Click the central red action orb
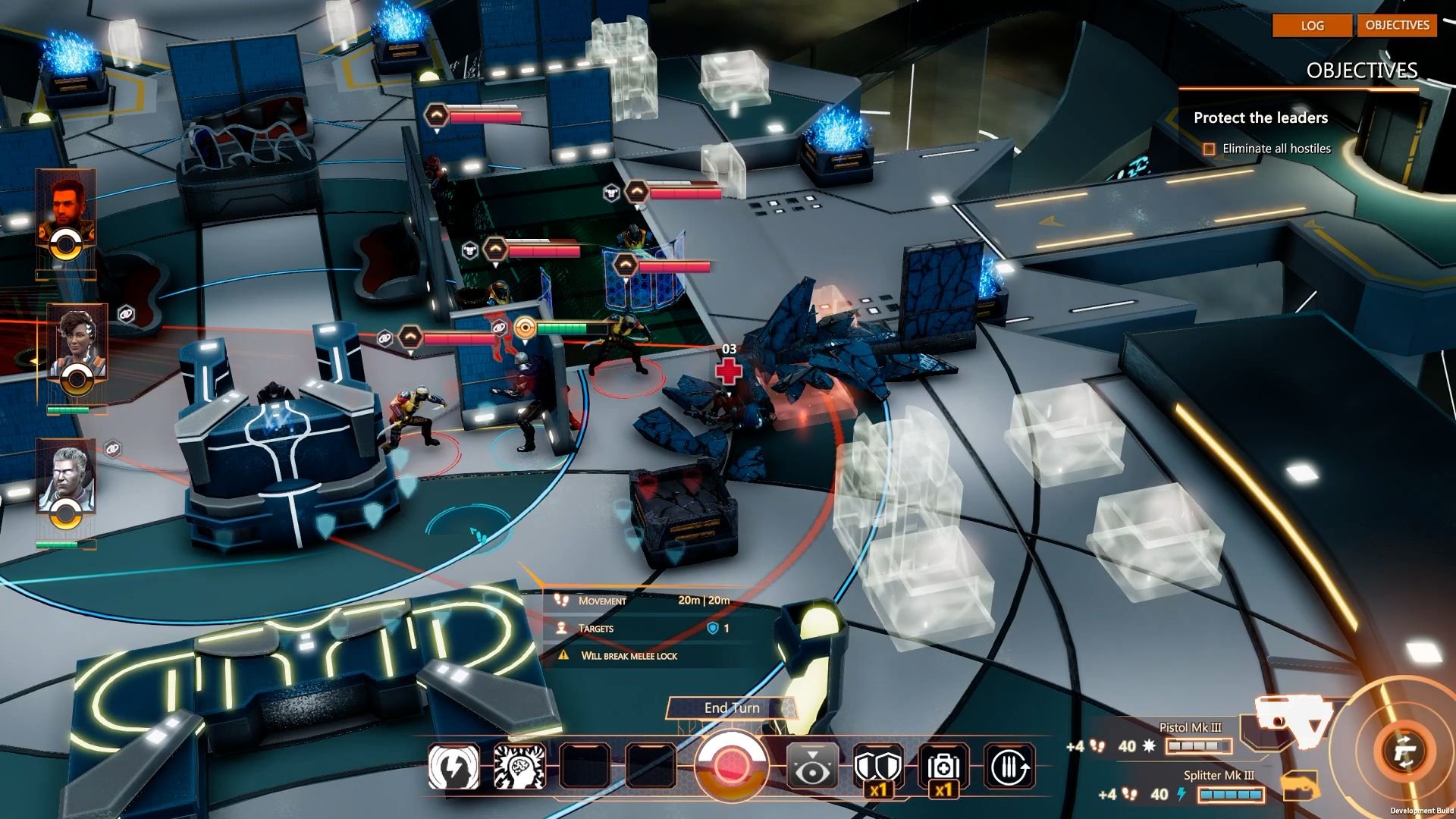The height and width of the screenshot is (819, 1456). pos(732,766)
